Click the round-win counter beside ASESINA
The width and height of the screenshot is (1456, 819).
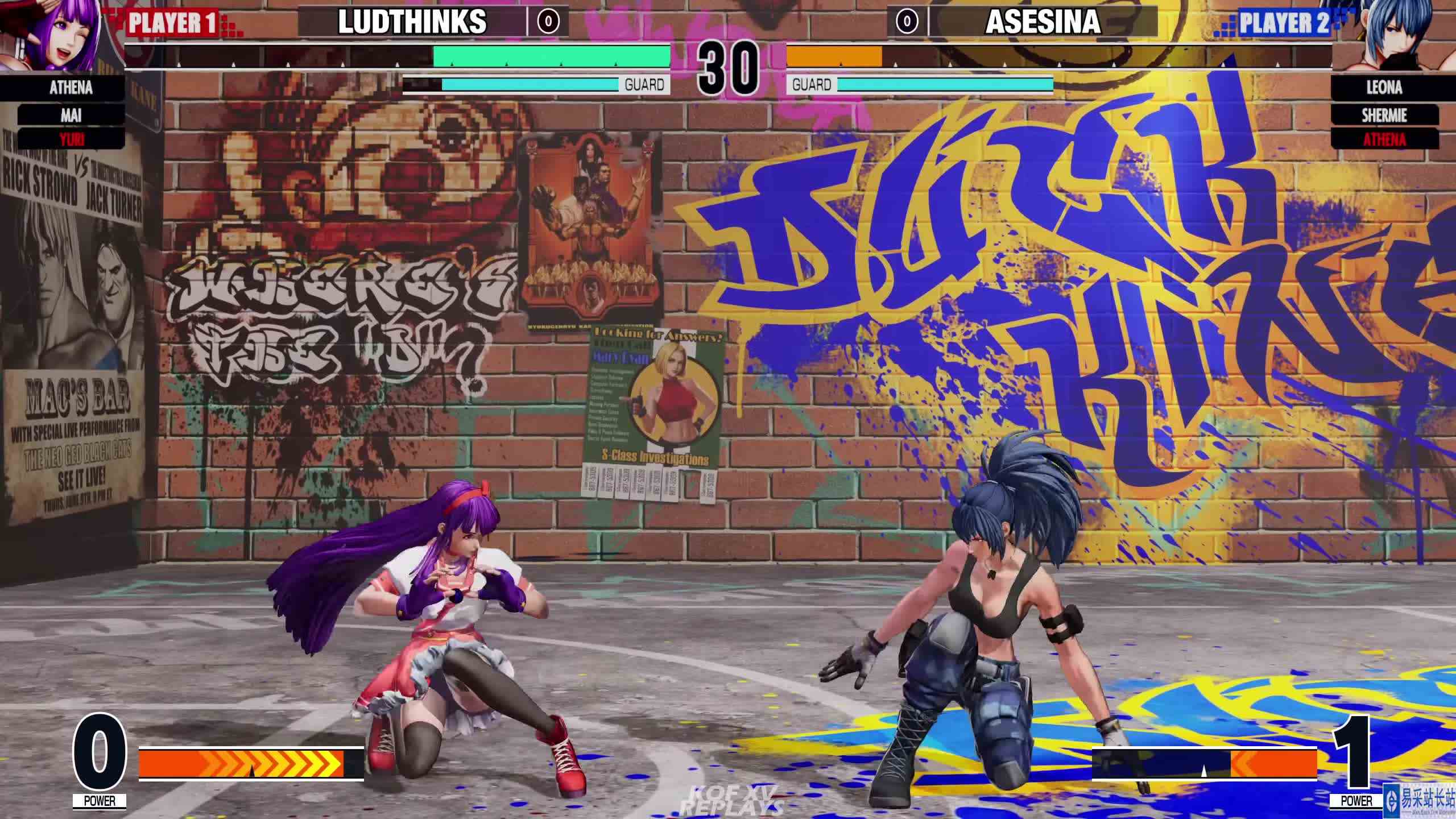907,23
